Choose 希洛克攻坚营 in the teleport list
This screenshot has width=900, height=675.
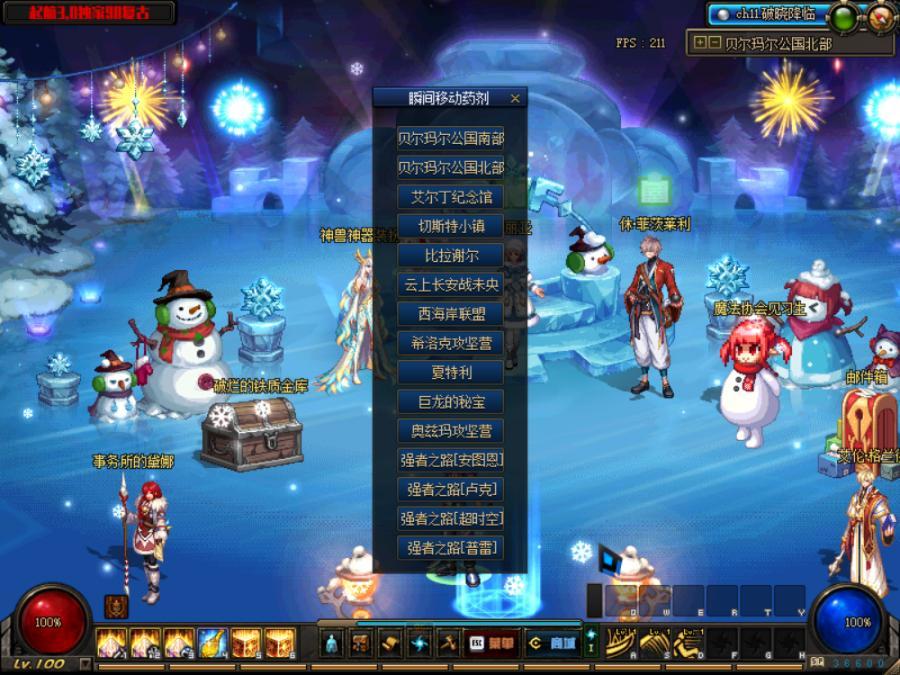point(450,343)
